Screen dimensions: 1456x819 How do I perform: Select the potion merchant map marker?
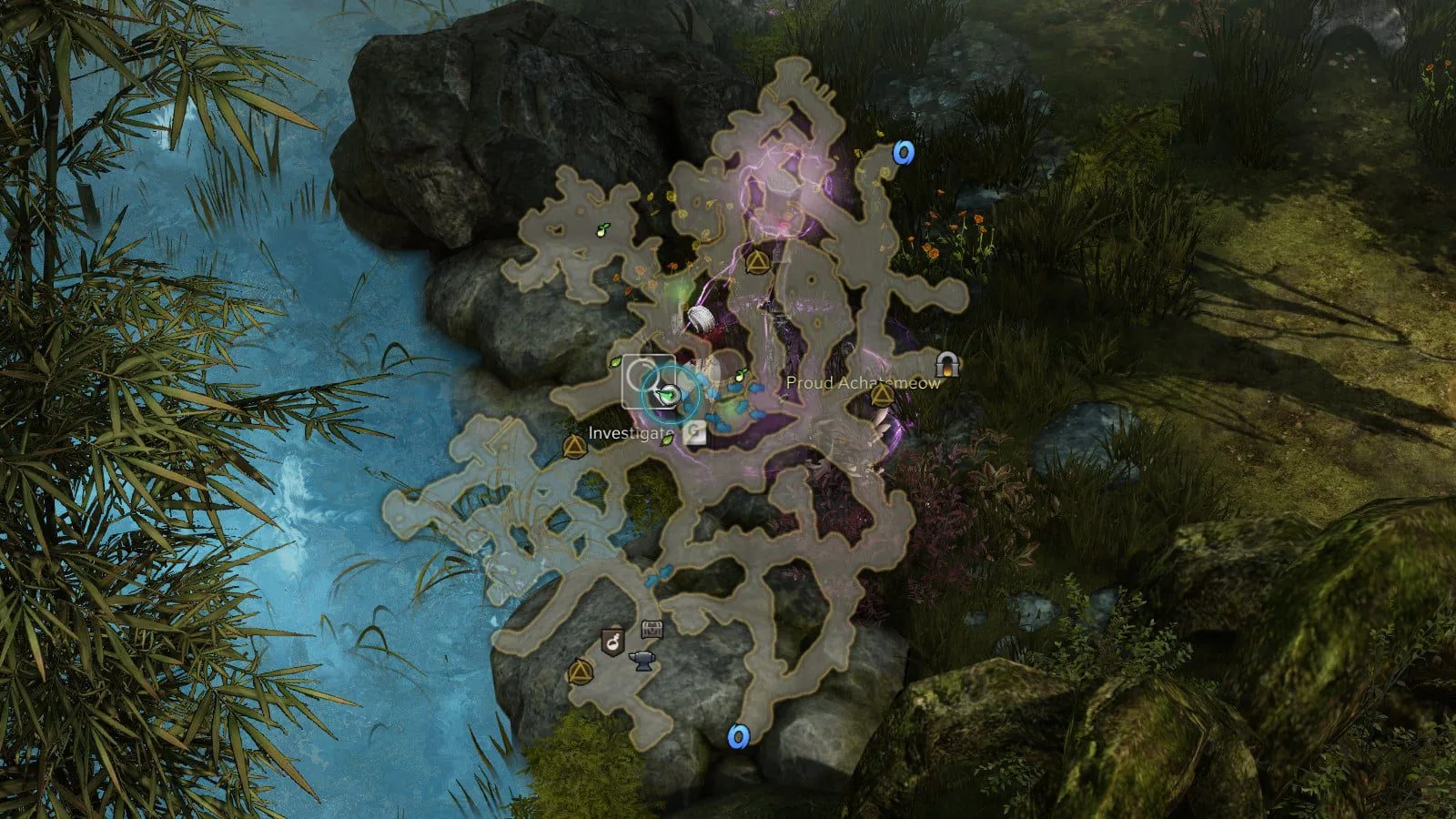pos(613,642)
